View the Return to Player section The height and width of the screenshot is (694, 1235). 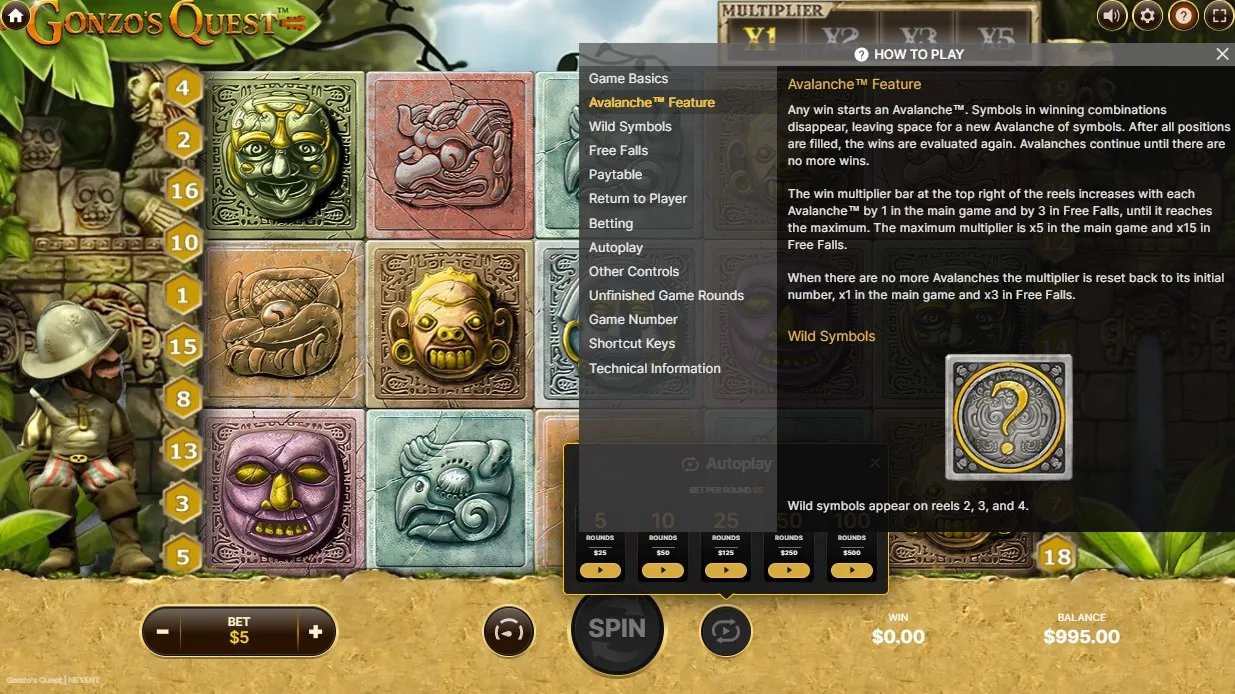click(637, 198)
